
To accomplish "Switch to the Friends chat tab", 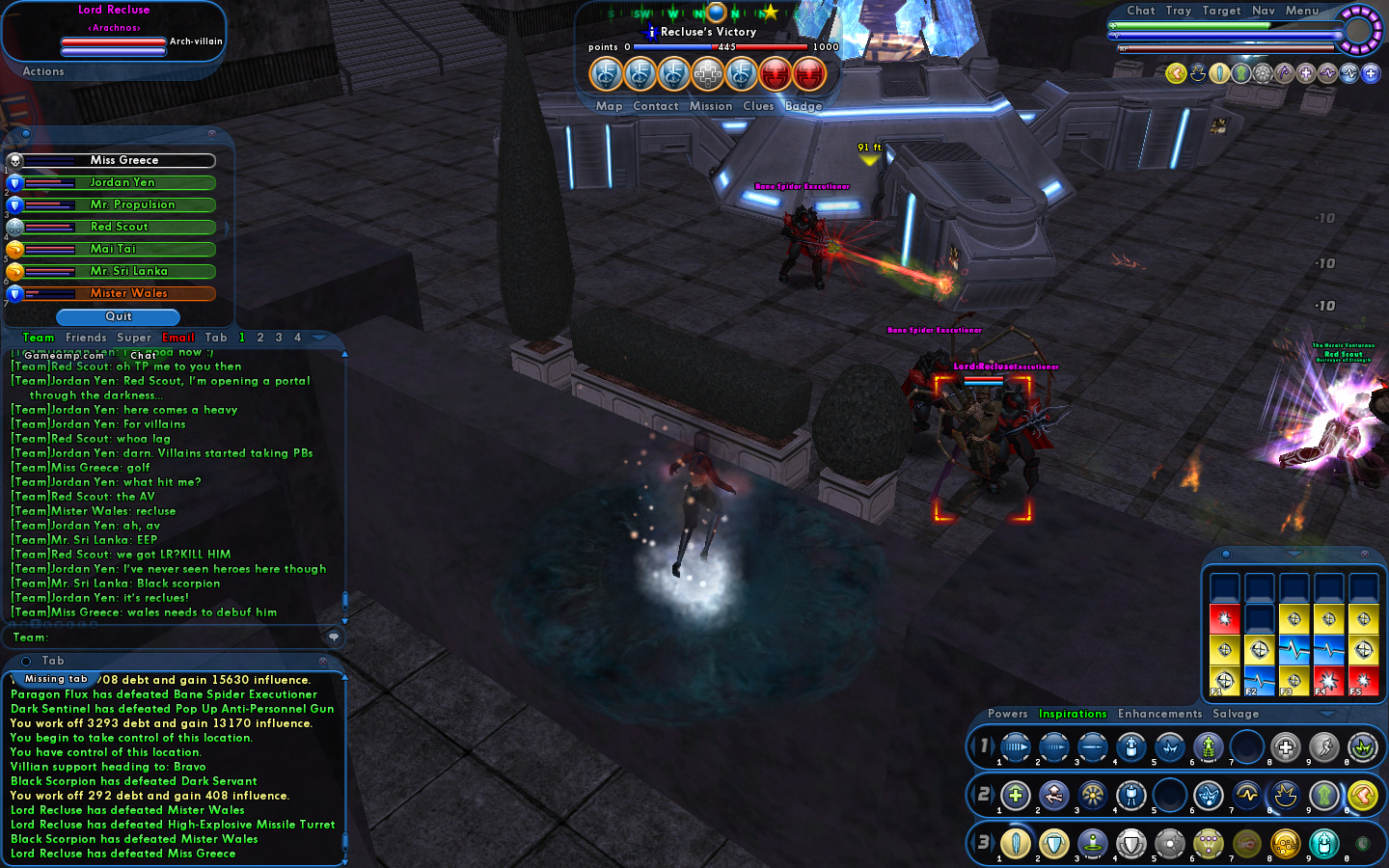I will 86,338.
